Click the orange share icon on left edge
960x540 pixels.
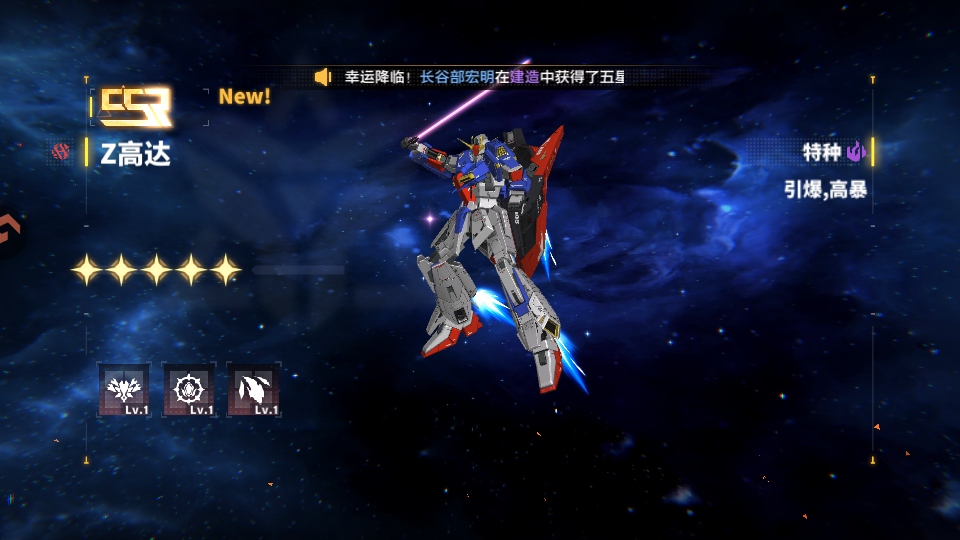coord(8,231)
